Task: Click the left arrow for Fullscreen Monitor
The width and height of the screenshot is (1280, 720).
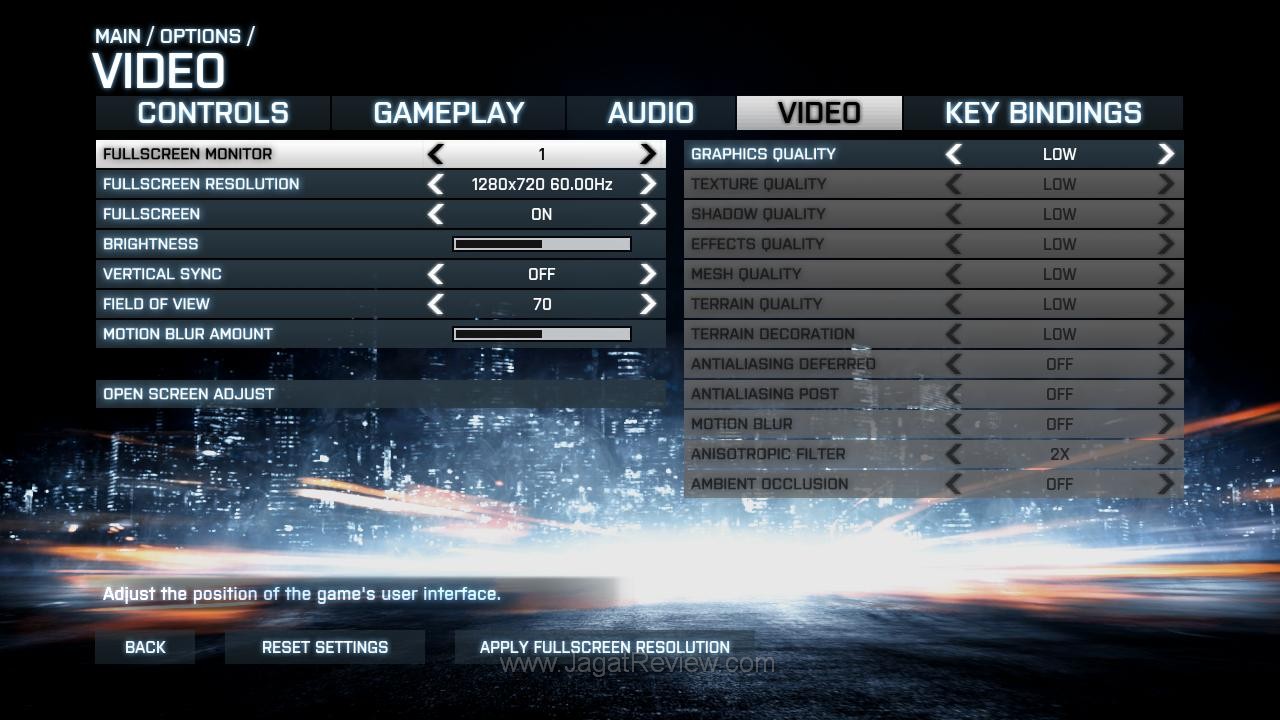Action: [x=436, y=154]
